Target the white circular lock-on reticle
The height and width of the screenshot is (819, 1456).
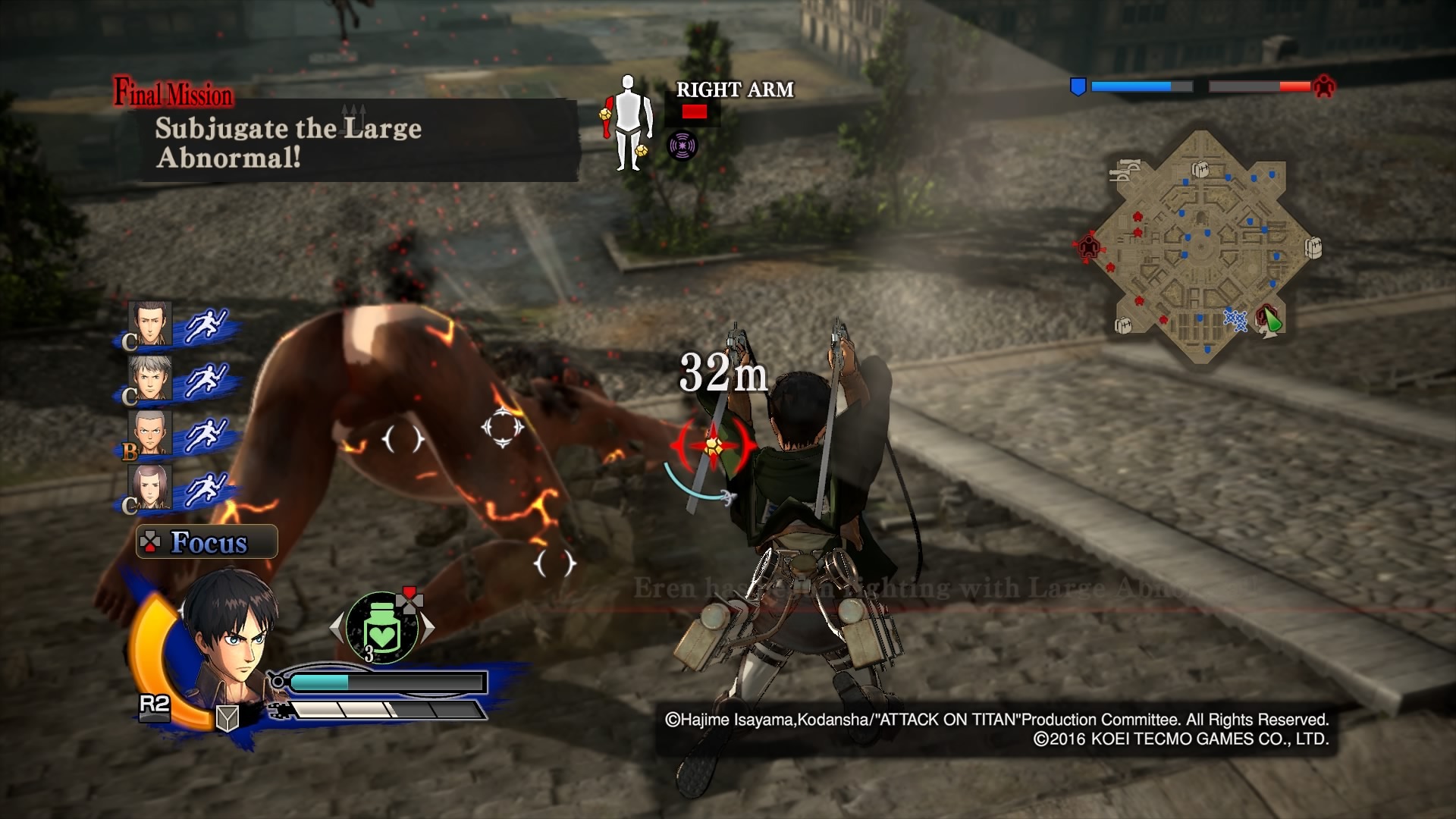point(502,427)
